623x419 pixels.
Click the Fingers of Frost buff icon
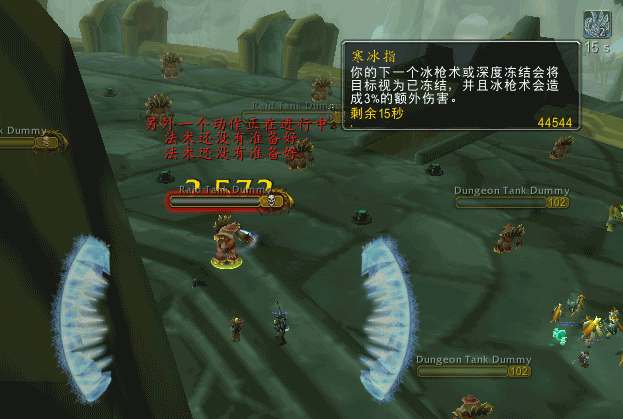pos(599,24)
